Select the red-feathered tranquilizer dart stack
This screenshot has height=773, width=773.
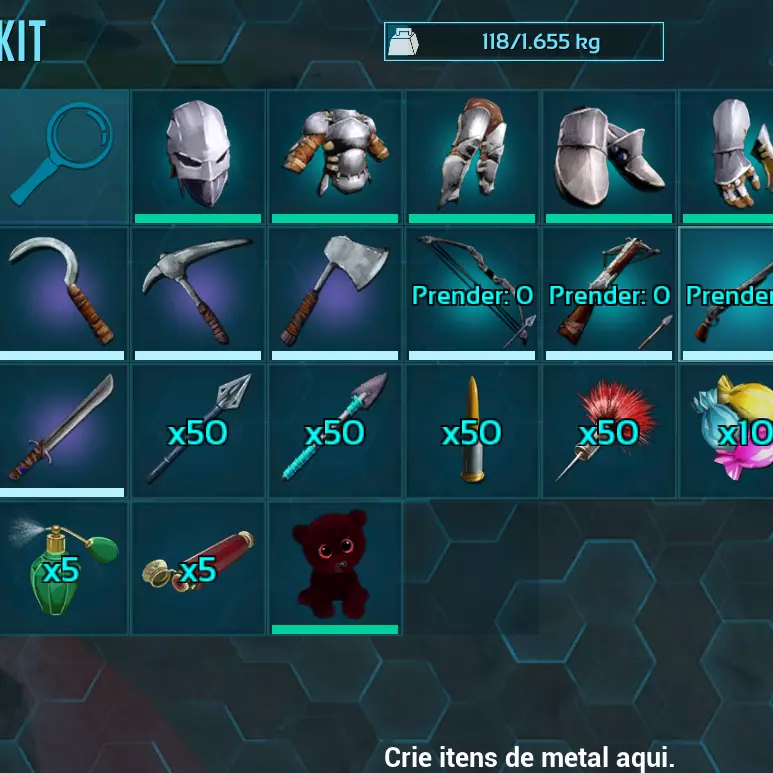coord(609,430)
